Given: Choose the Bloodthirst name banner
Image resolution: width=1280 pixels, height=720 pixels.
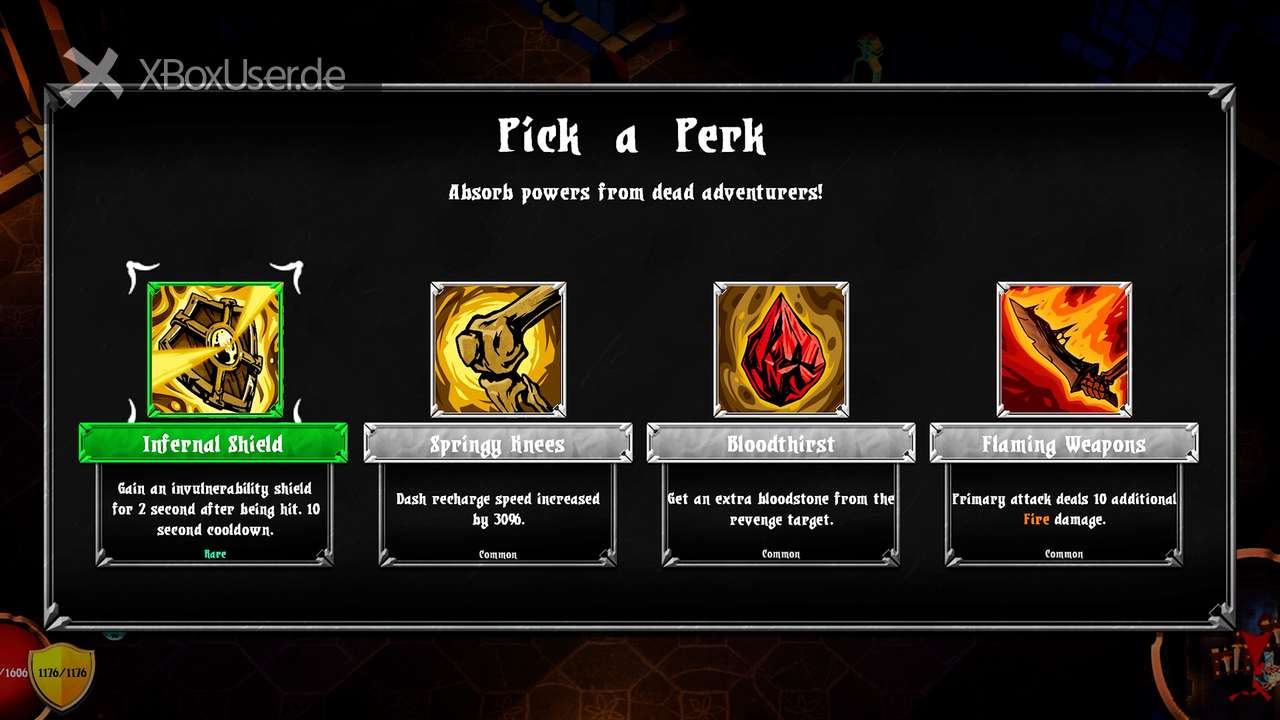Looking at the screenshot, I should point(781,443).
